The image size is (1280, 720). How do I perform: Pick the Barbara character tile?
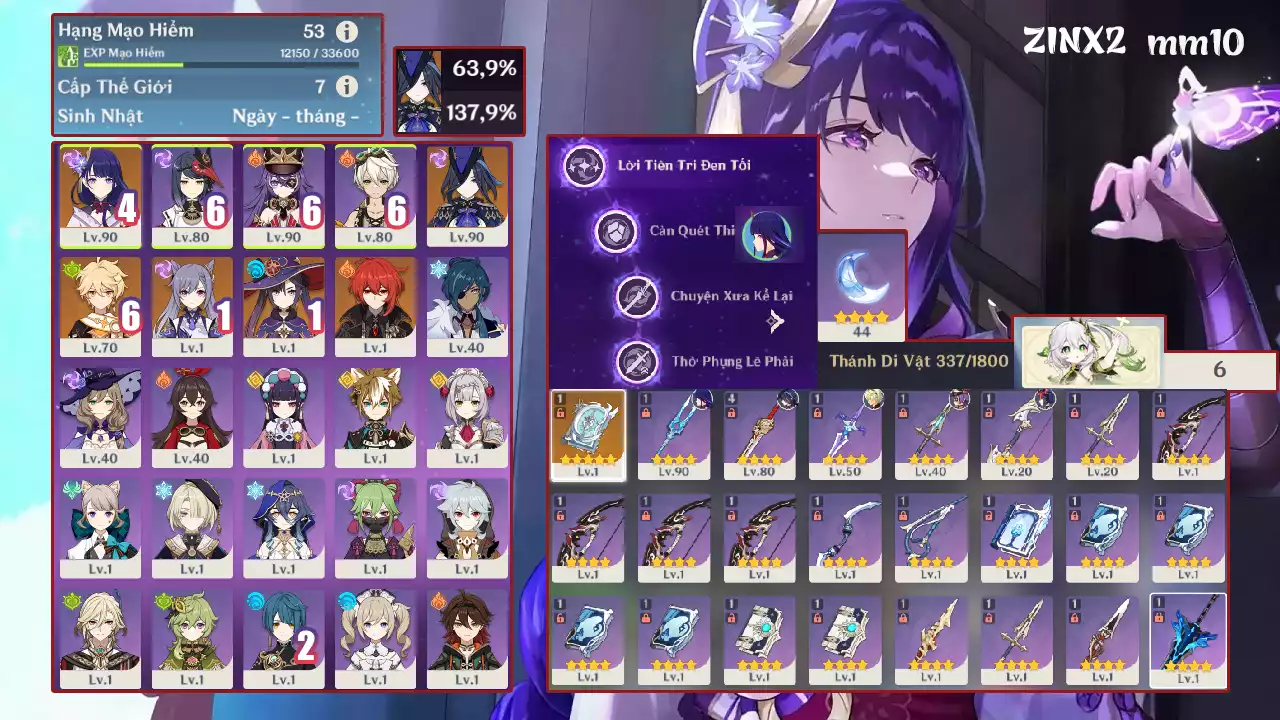point(375,638)
